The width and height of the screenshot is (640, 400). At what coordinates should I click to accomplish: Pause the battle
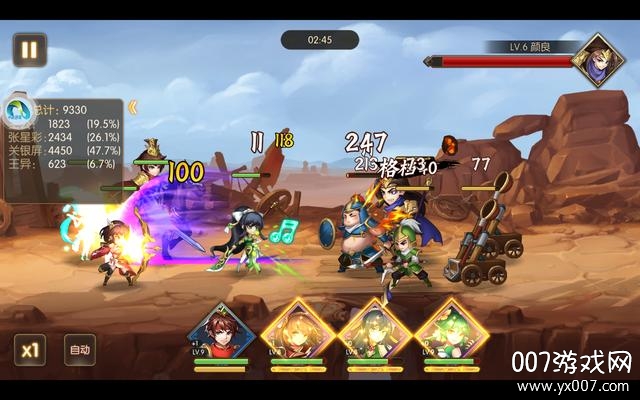pos(29,49)
